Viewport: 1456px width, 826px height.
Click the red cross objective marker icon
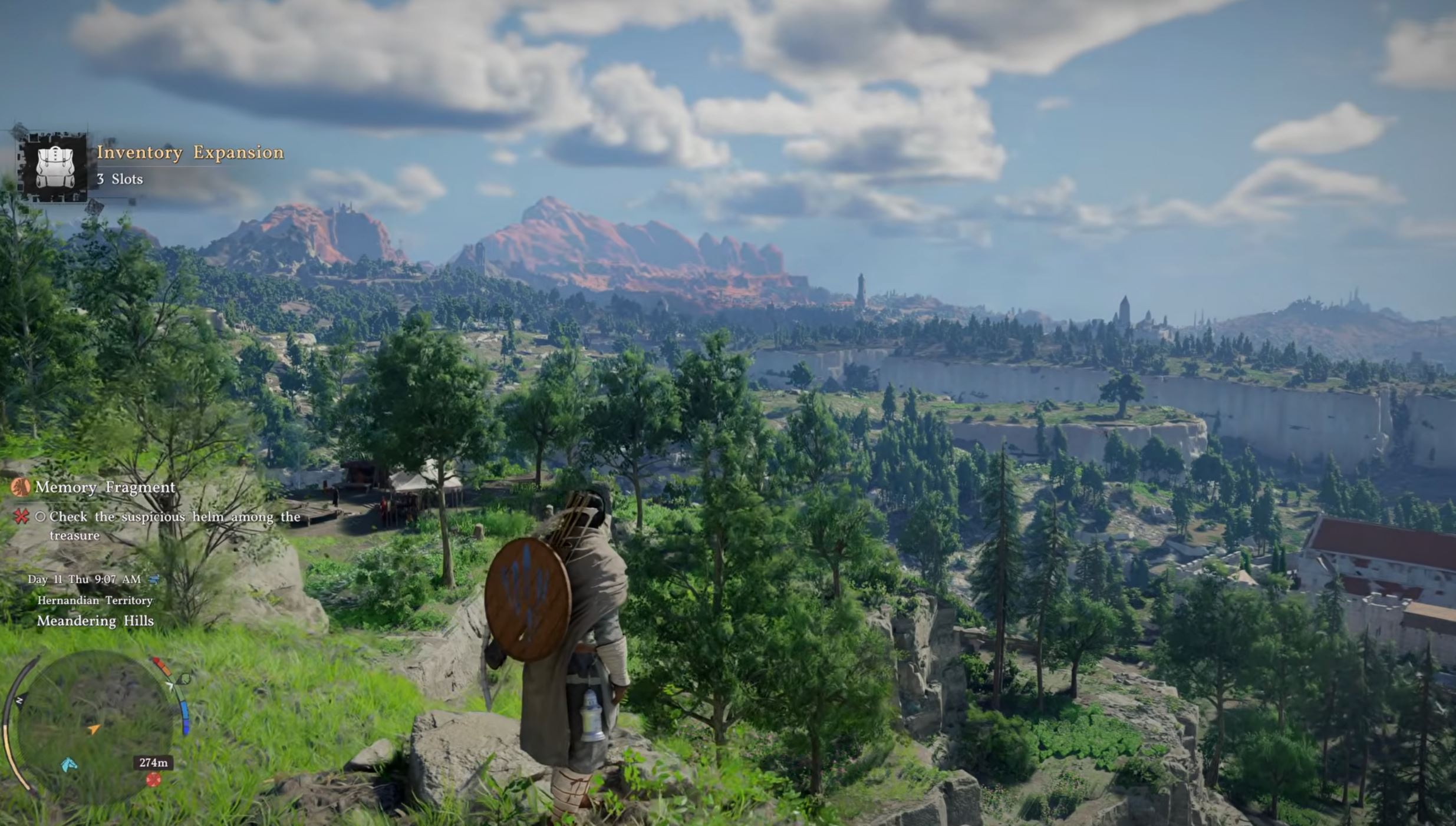pyautogui.click(x=22, y=517)
